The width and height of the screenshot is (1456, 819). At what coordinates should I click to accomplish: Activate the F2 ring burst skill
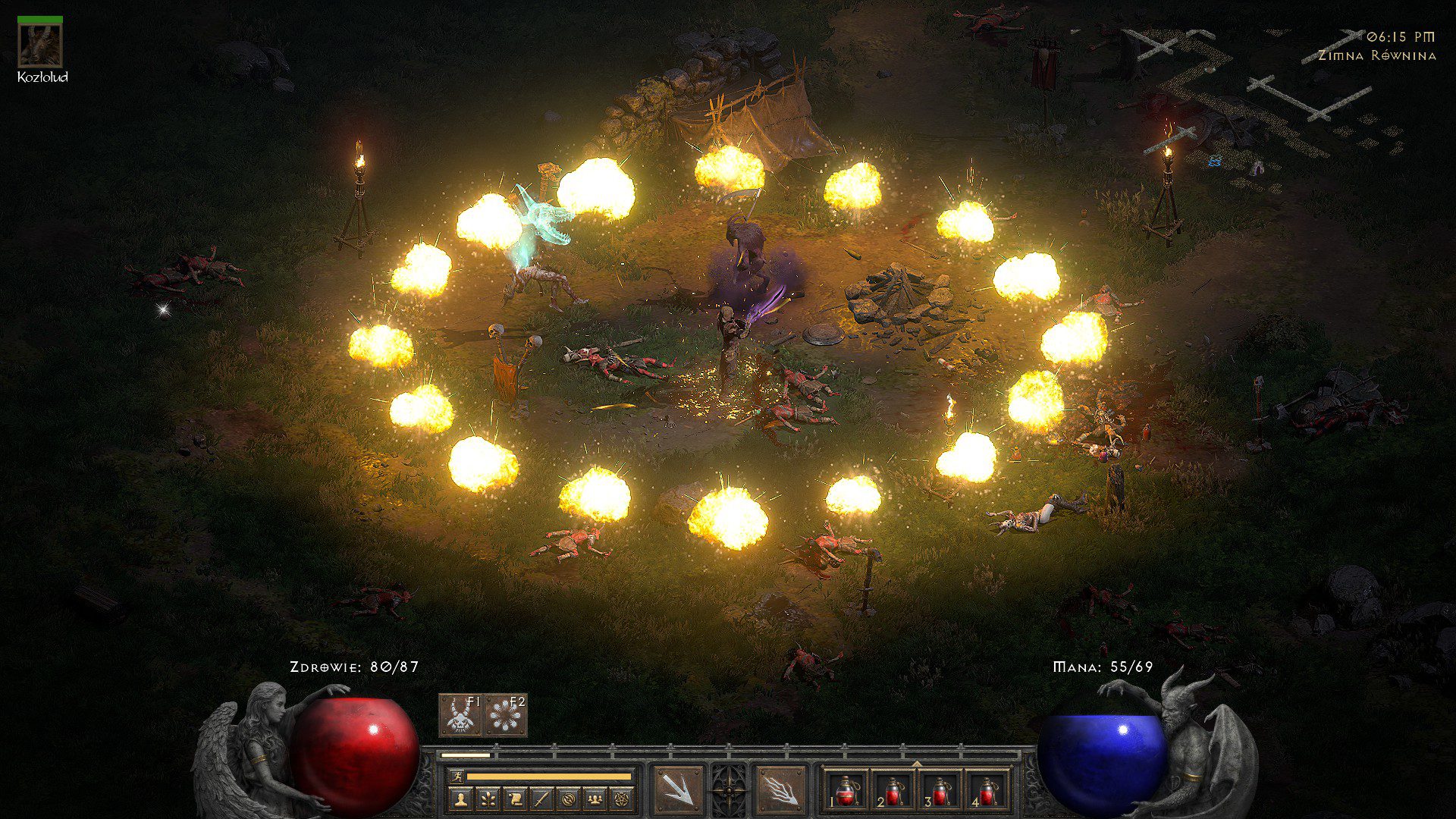(505, 715)
